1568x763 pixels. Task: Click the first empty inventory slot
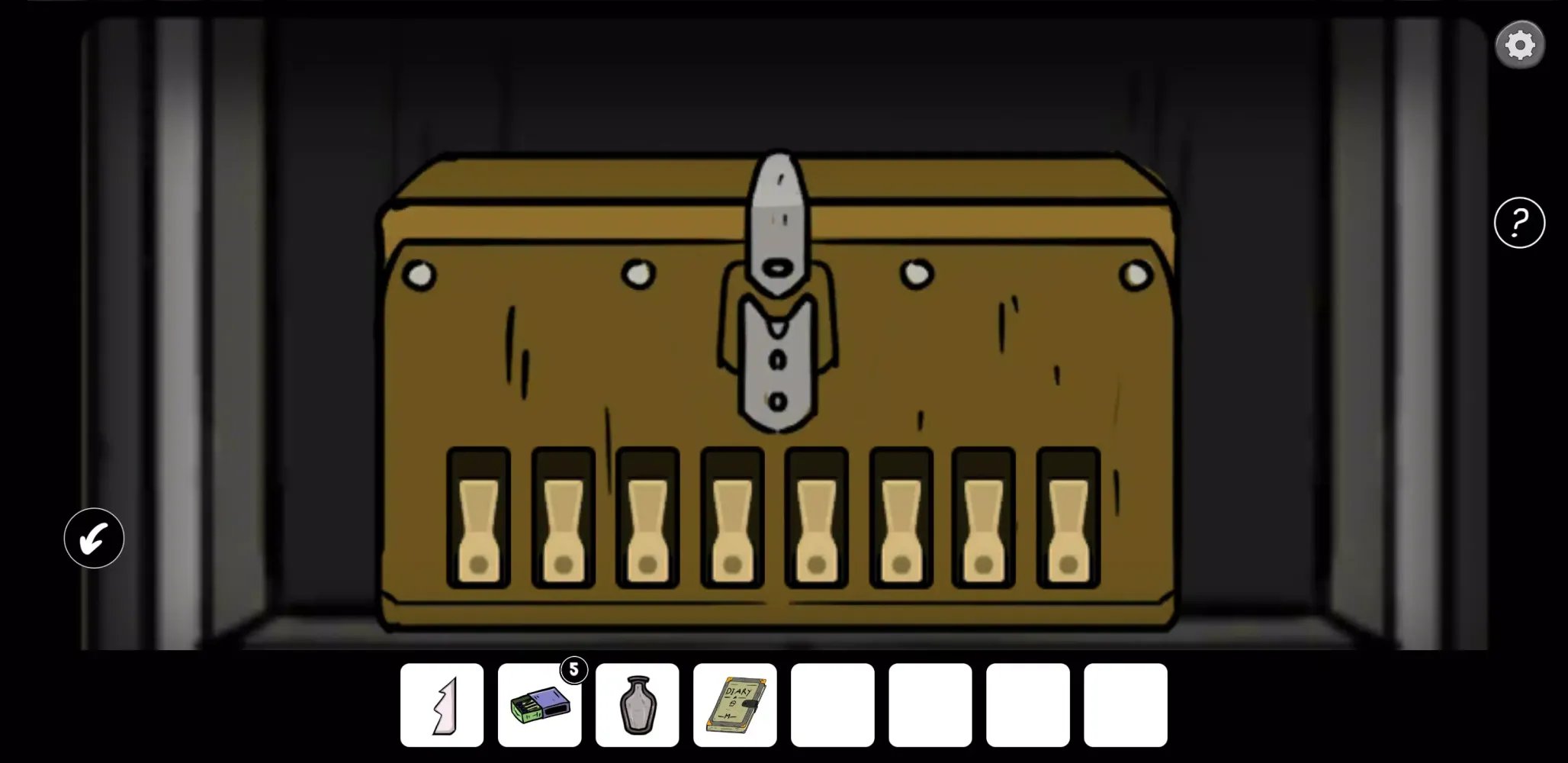[832, 703]
